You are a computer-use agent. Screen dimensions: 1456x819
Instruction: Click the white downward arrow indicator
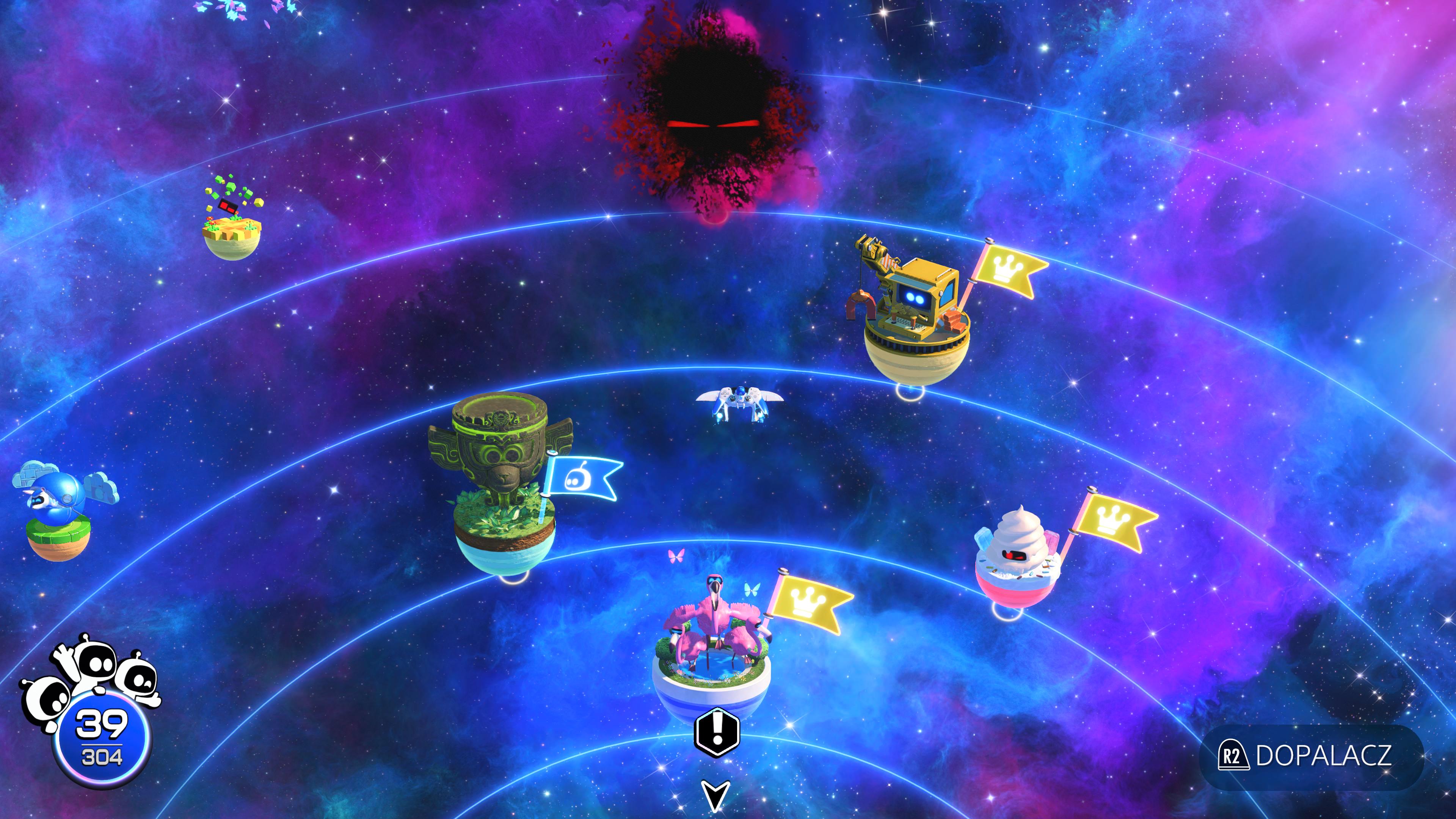point(715,795)
